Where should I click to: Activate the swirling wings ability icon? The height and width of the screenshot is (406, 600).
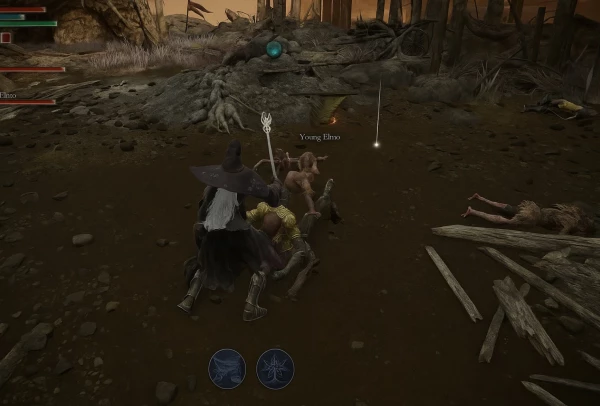227,367
